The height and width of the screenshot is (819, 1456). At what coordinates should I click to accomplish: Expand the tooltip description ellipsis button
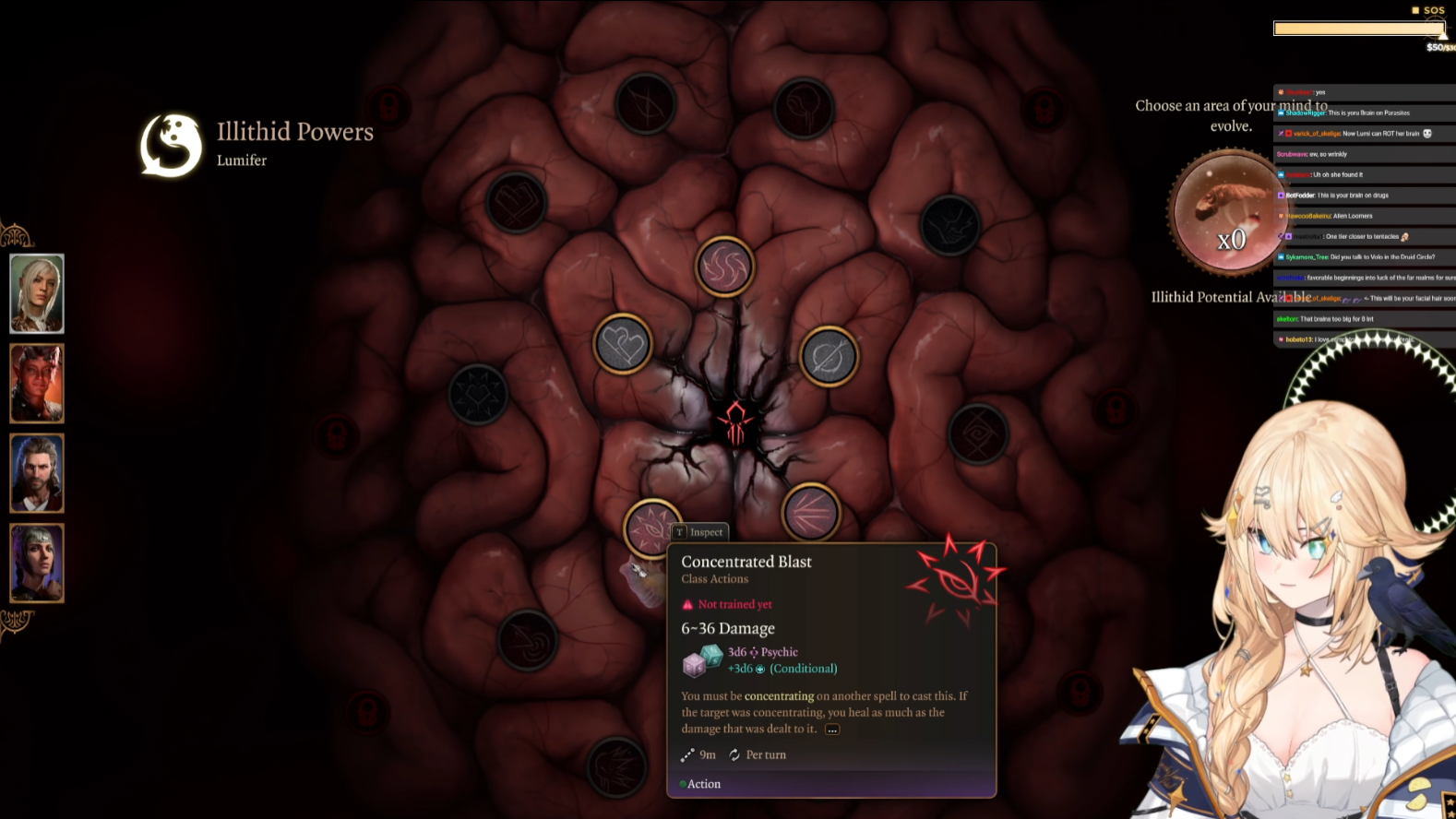[832, 730]
